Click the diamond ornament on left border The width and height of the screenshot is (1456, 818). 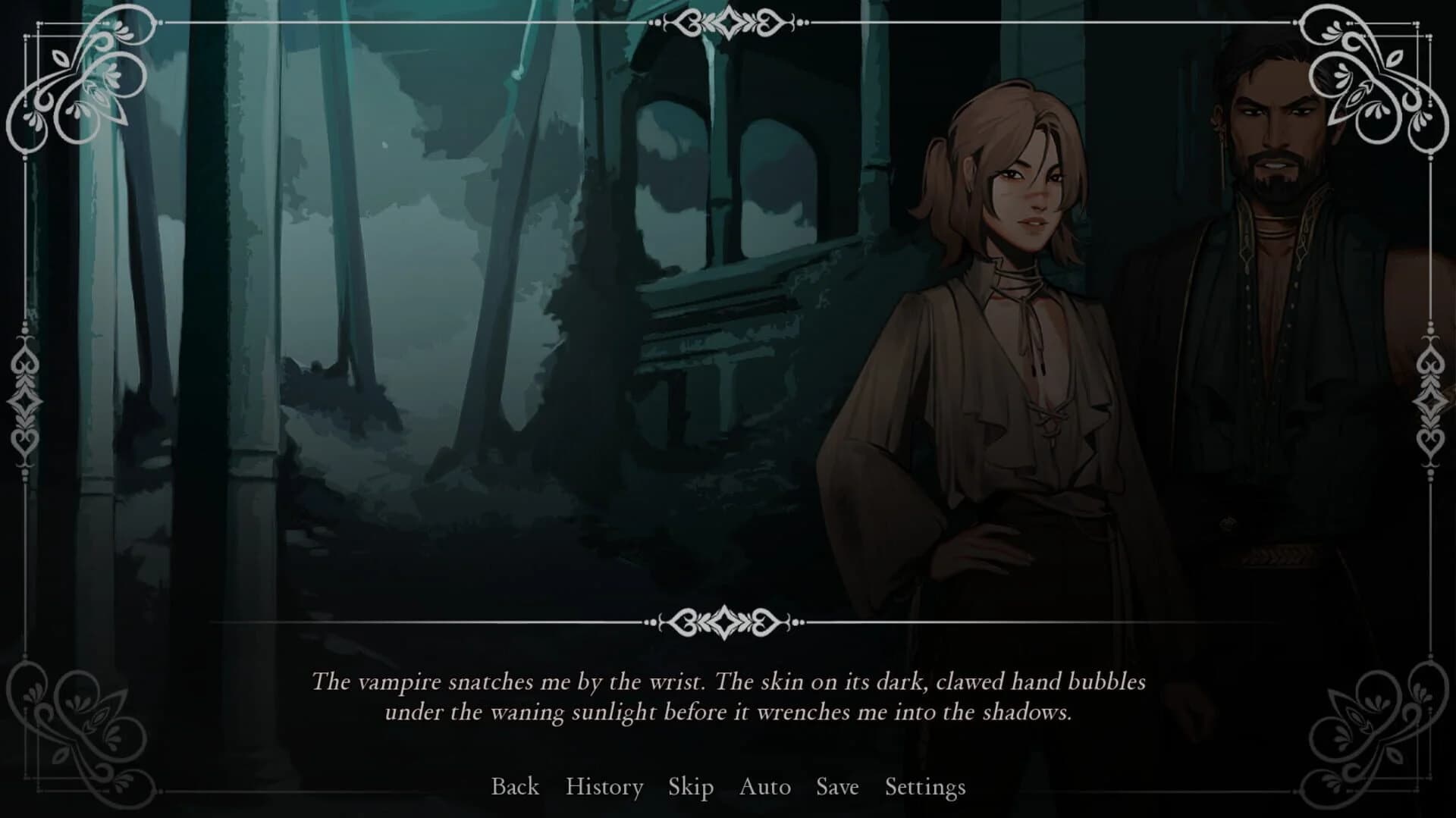click(x=25, y=402)
